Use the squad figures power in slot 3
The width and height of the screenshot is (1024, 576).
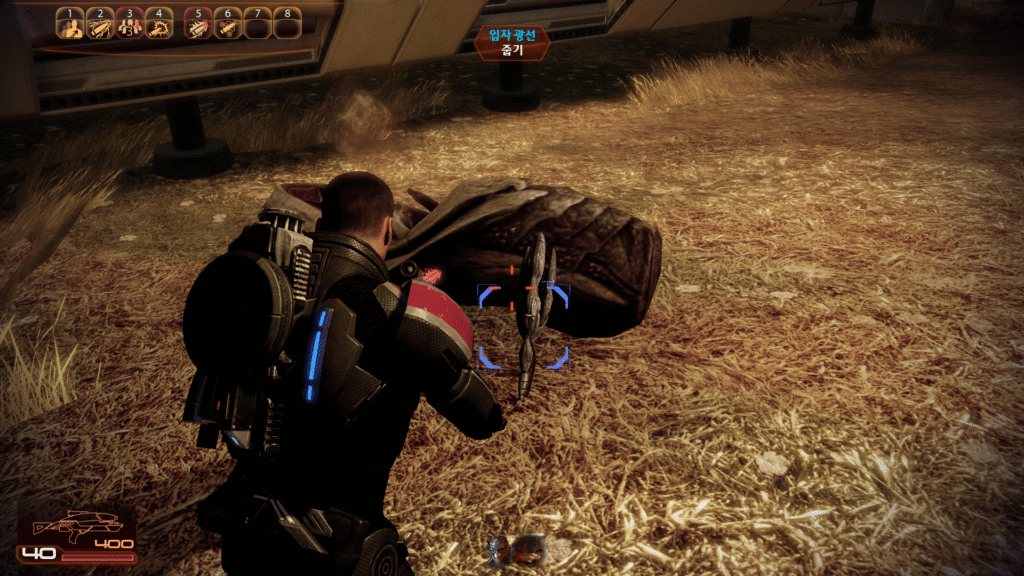129,26
